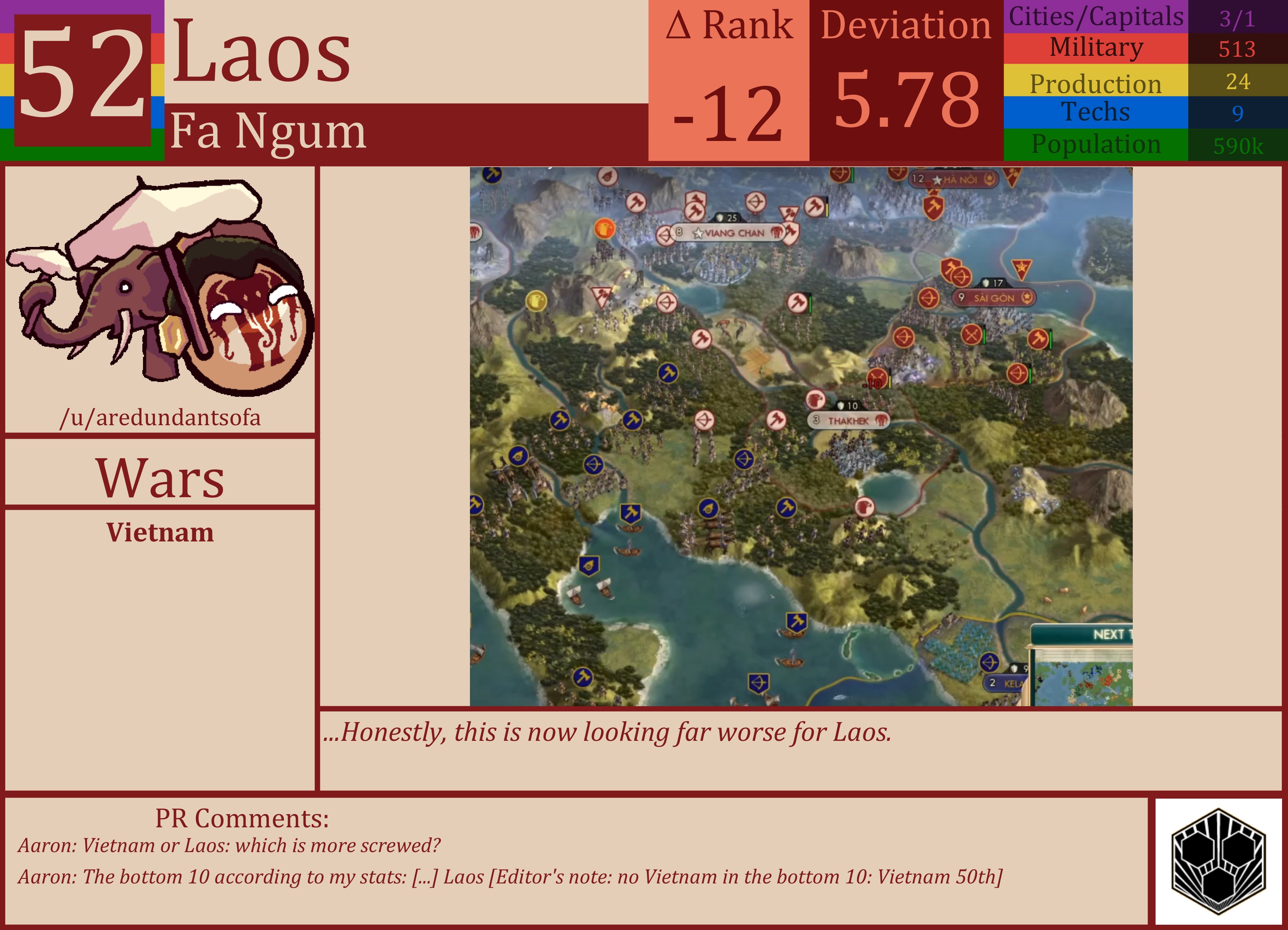Click the crimson eagle icon above Thakhek
Image resolution: width=1288 pixels, height=930 pixels.
coord(815,399)
